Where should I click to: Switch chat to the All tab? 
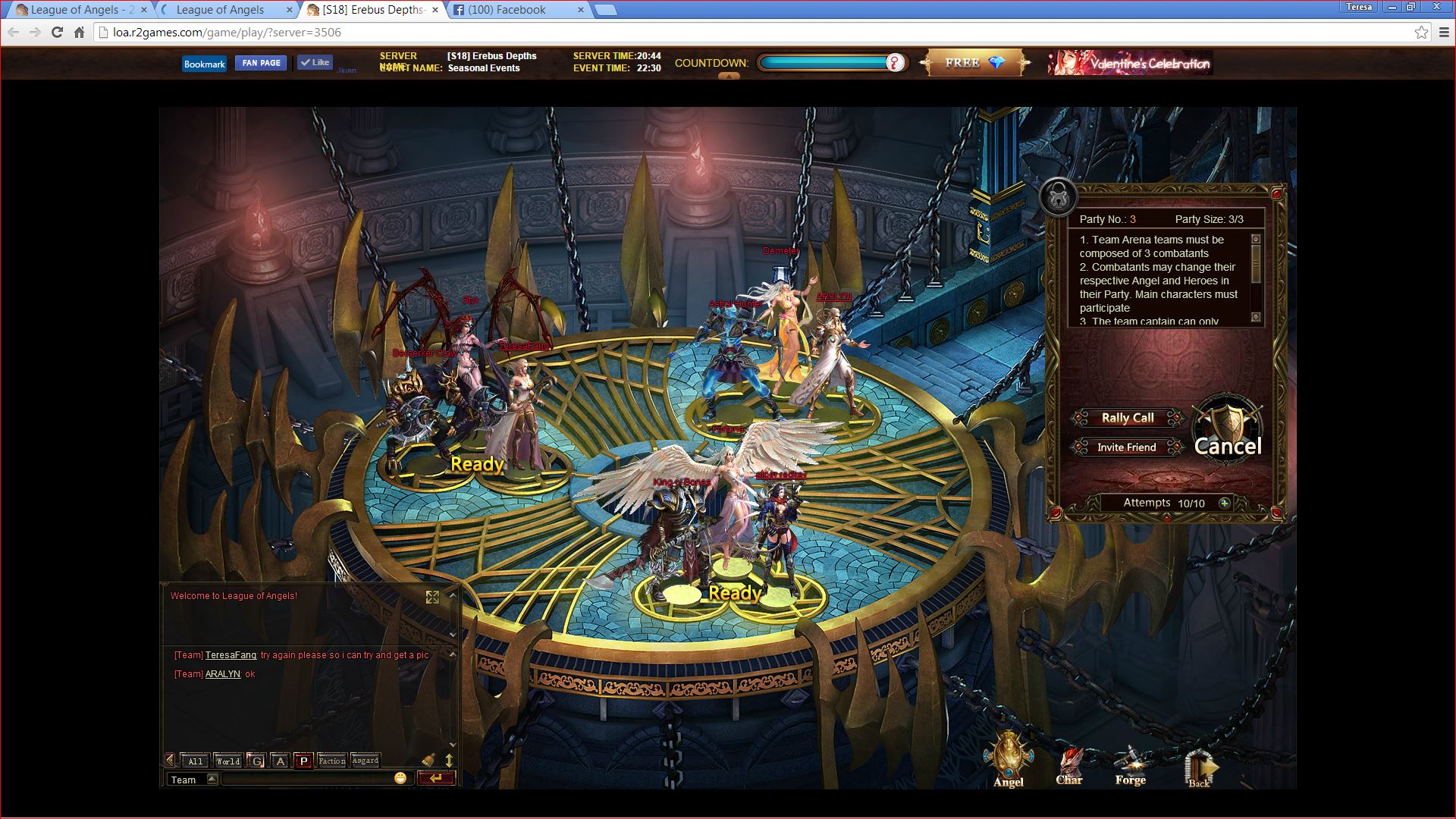tap(196, 761)
